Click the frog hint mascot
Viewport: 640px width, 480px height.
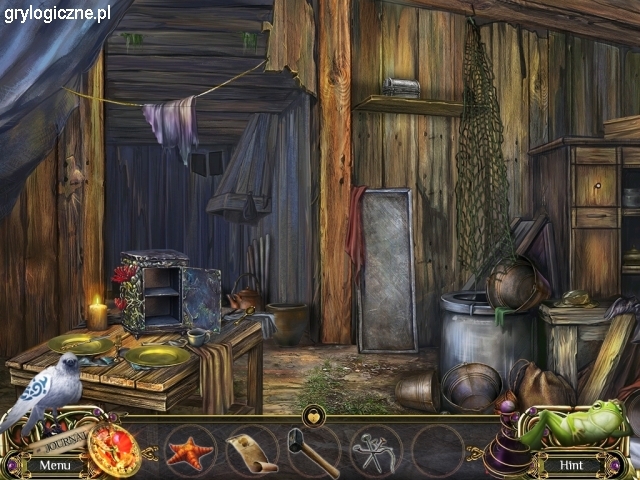580,421
